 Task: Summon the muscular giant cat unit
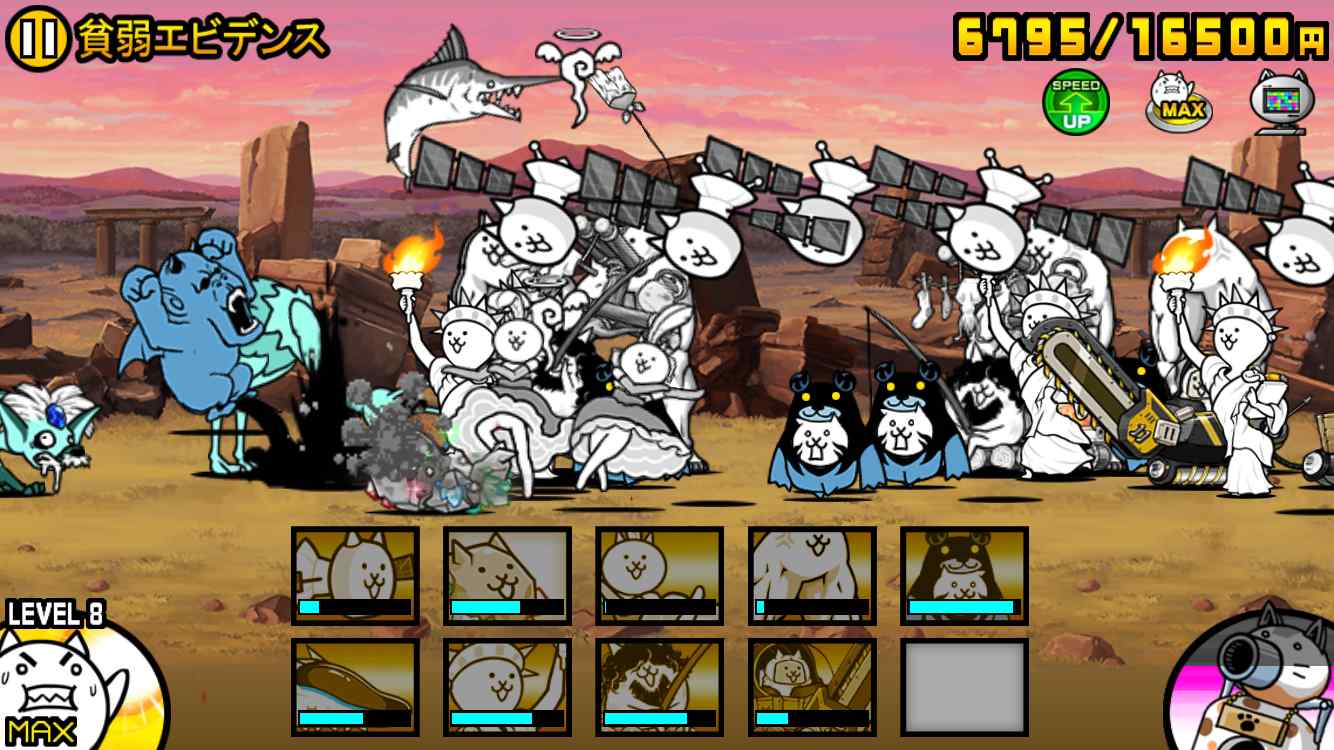pos(811,575)
